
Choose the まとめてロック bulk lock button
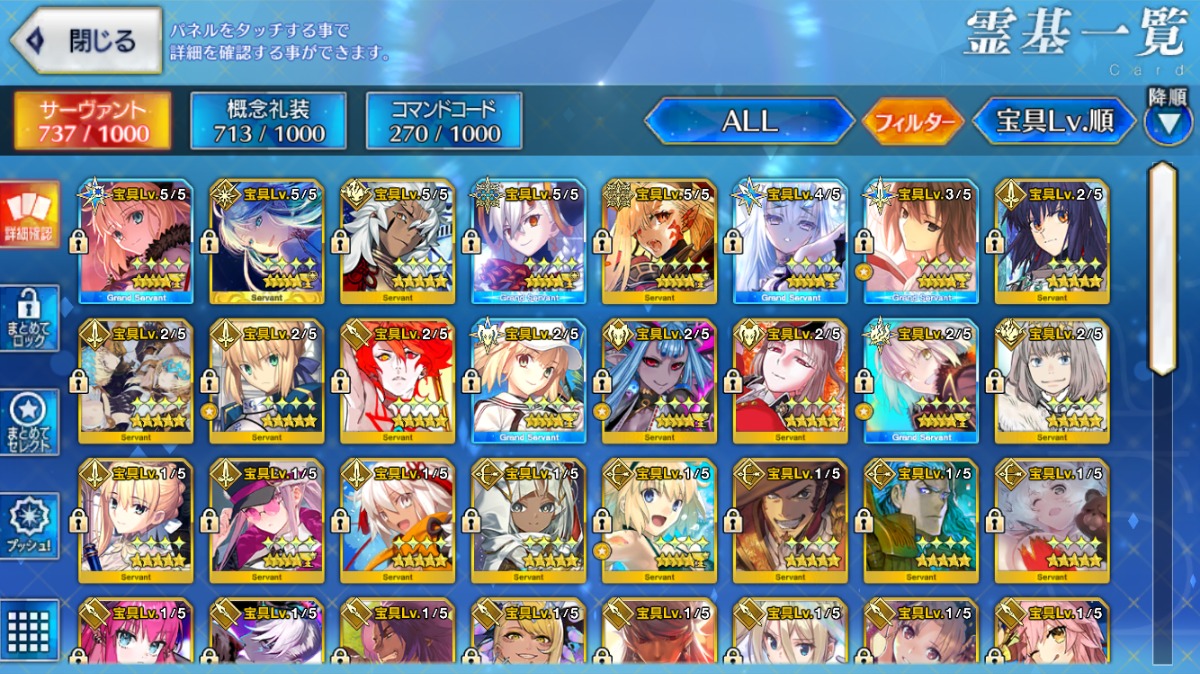29,319
